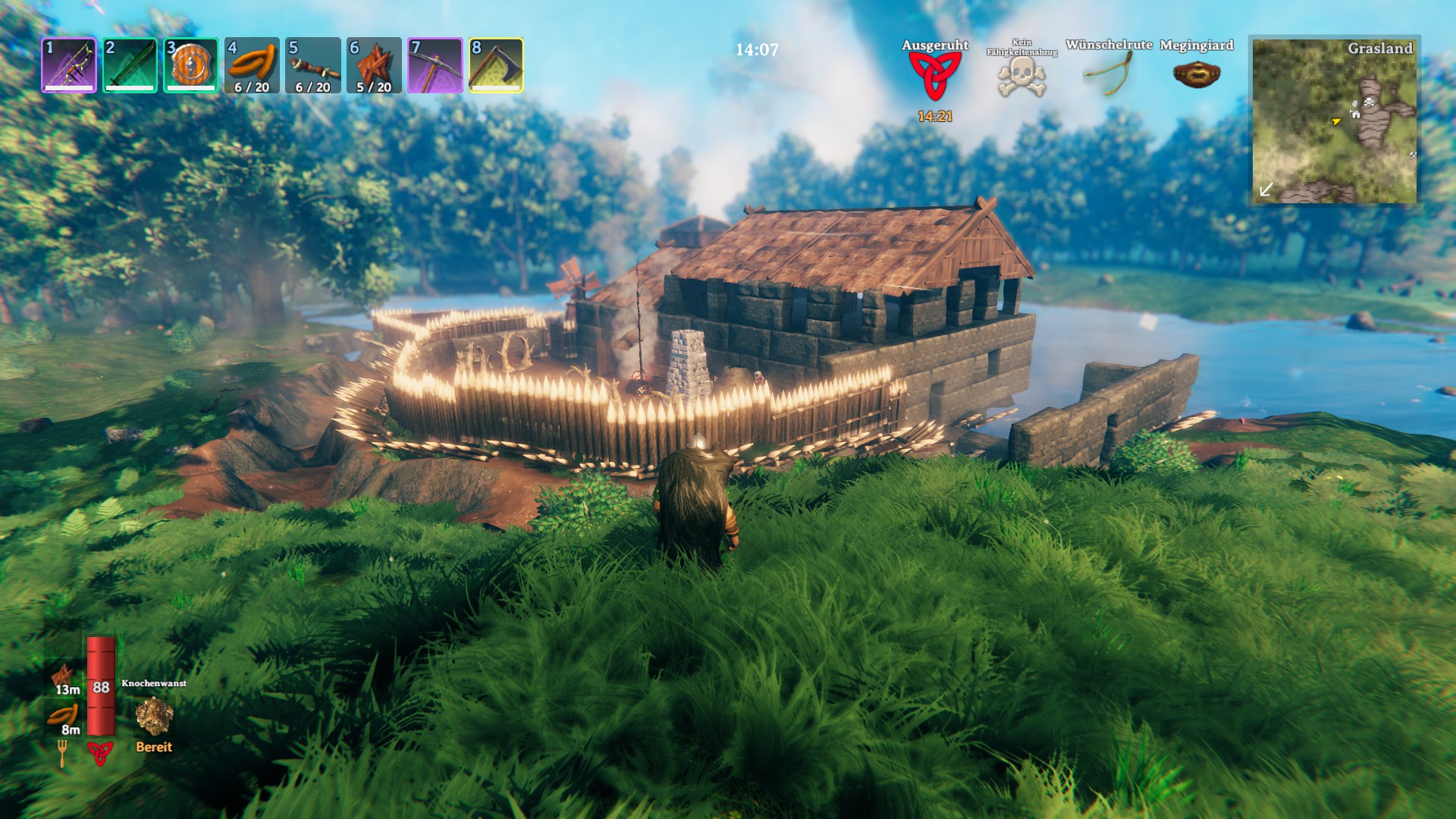Viewport: 1456px width, 819px height.
Task: Click the Wünschelrute wishbone status icon
Action: coord(1108,74)
